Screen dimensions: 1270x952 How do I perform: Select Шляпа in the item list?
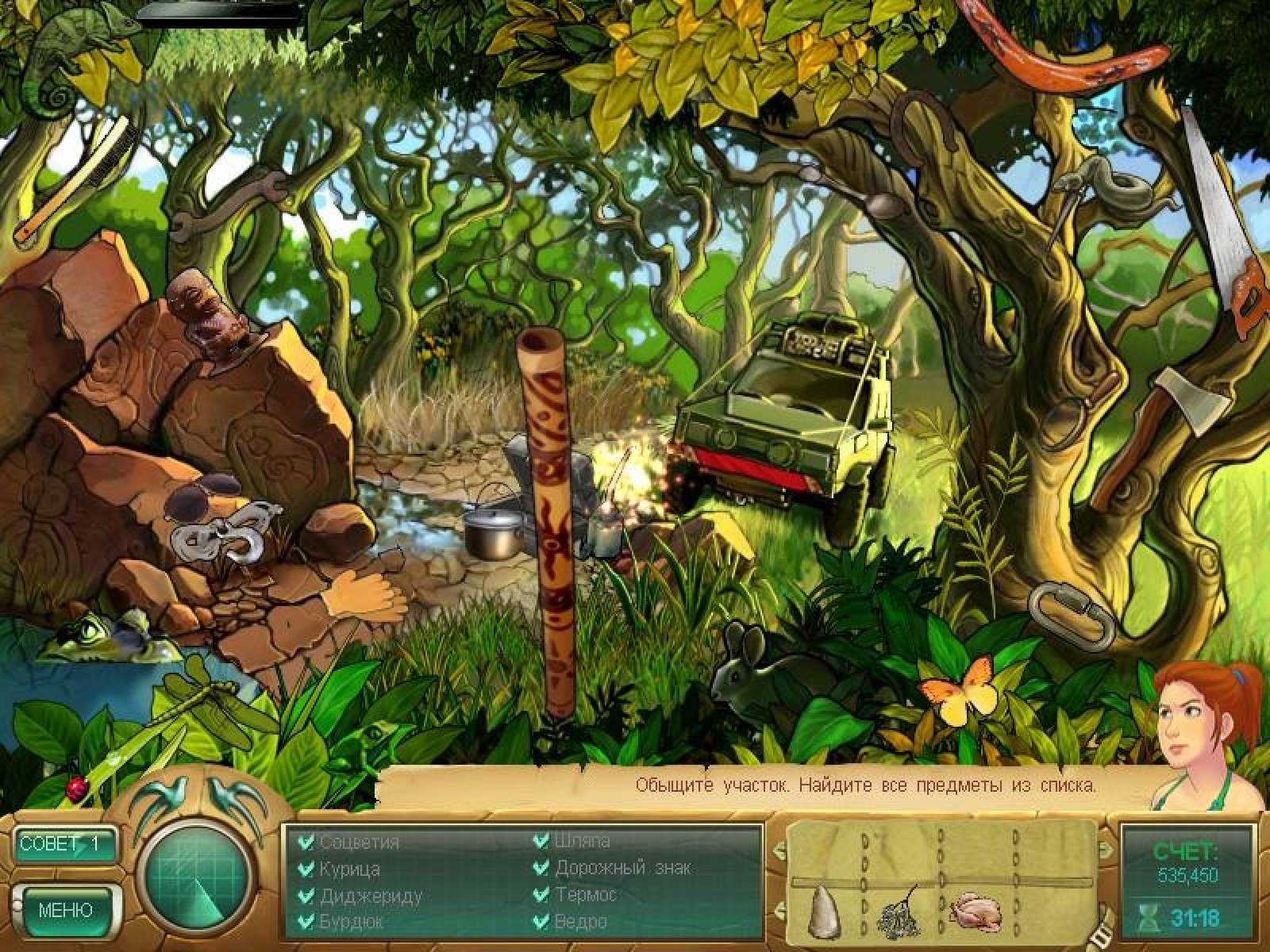click(582, 841)
